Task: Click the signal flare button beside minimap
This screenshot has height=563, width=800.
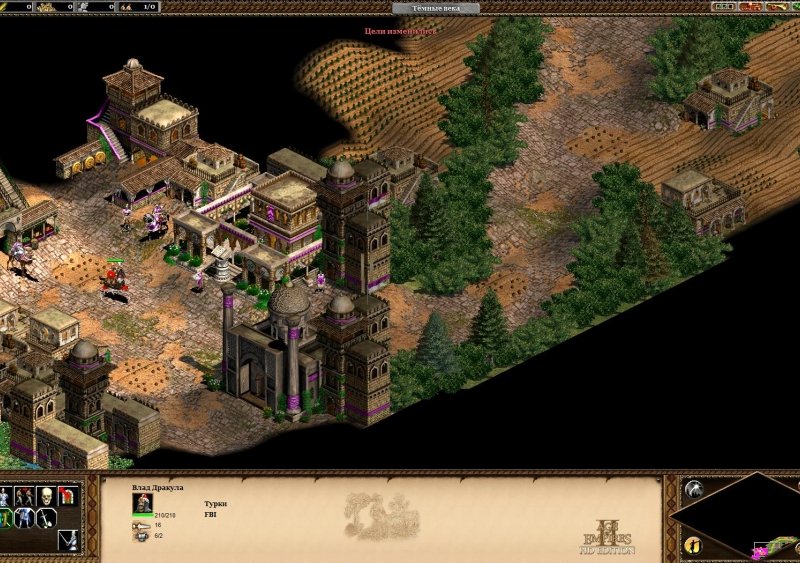Action: click(692, 489)
